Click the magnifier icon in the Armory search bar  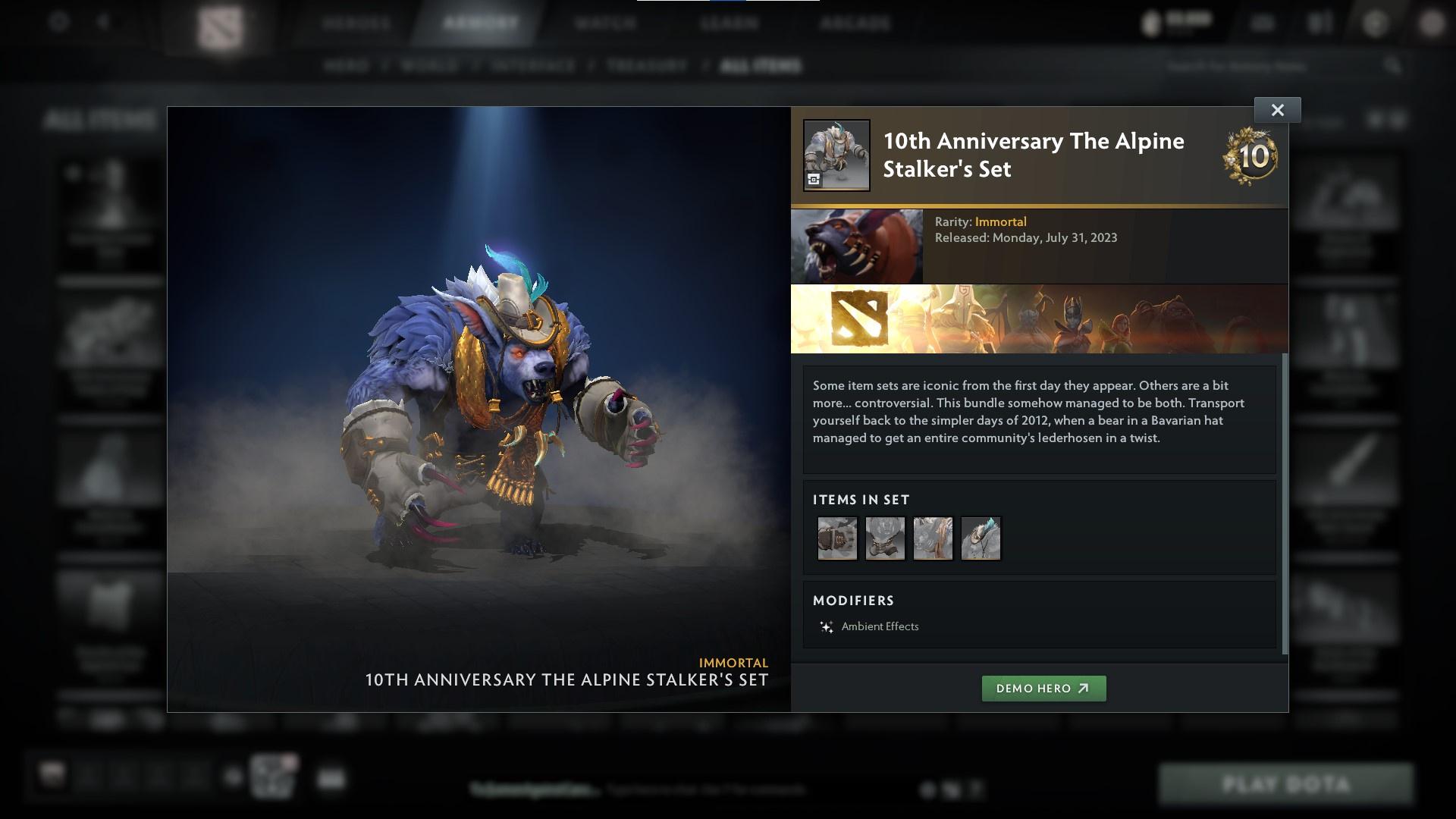1395,66
